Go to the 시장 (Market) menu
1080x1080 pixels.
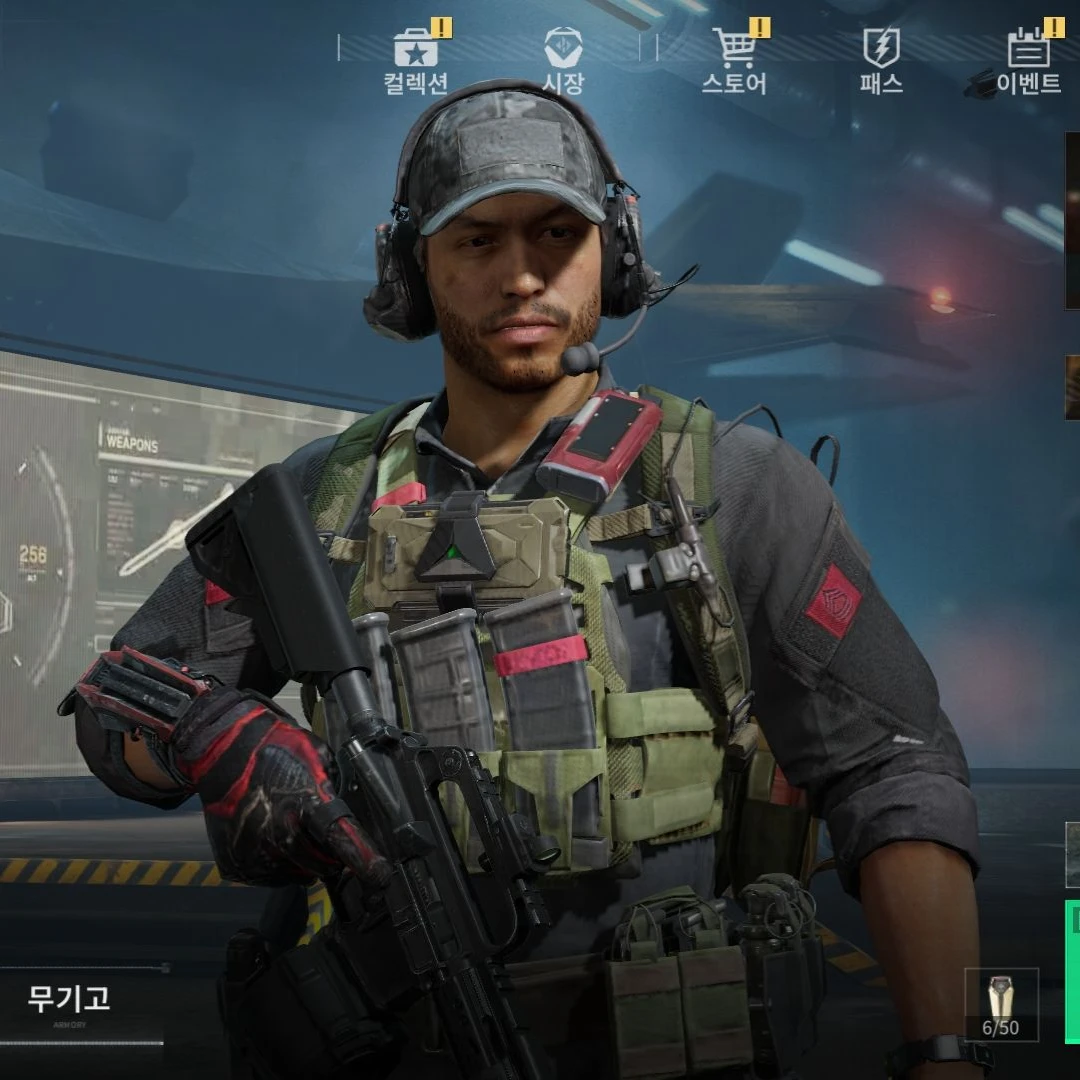pos(563,60)
